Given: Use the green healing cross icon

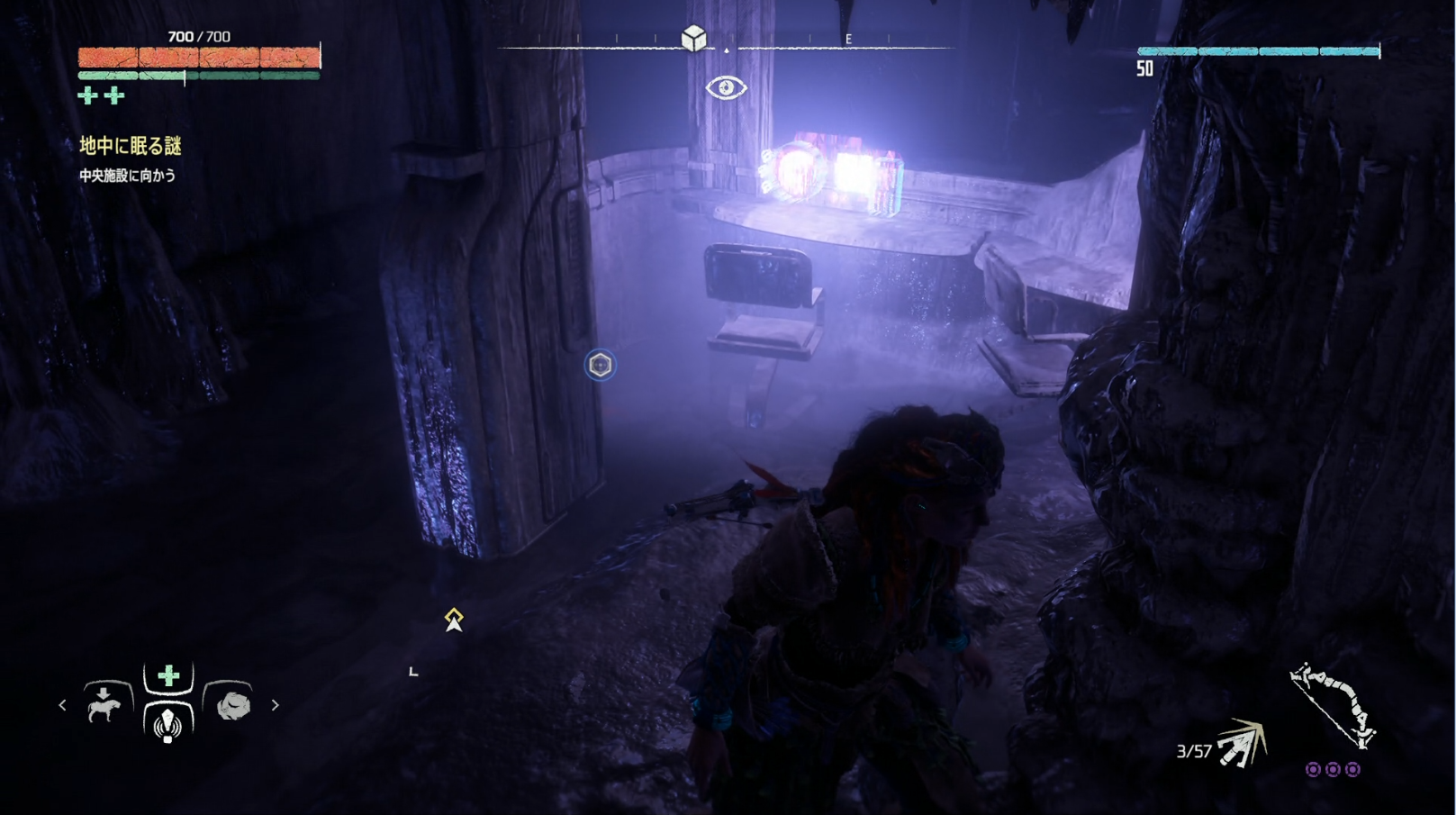Looking at the screenshot, I should point(168,675).
